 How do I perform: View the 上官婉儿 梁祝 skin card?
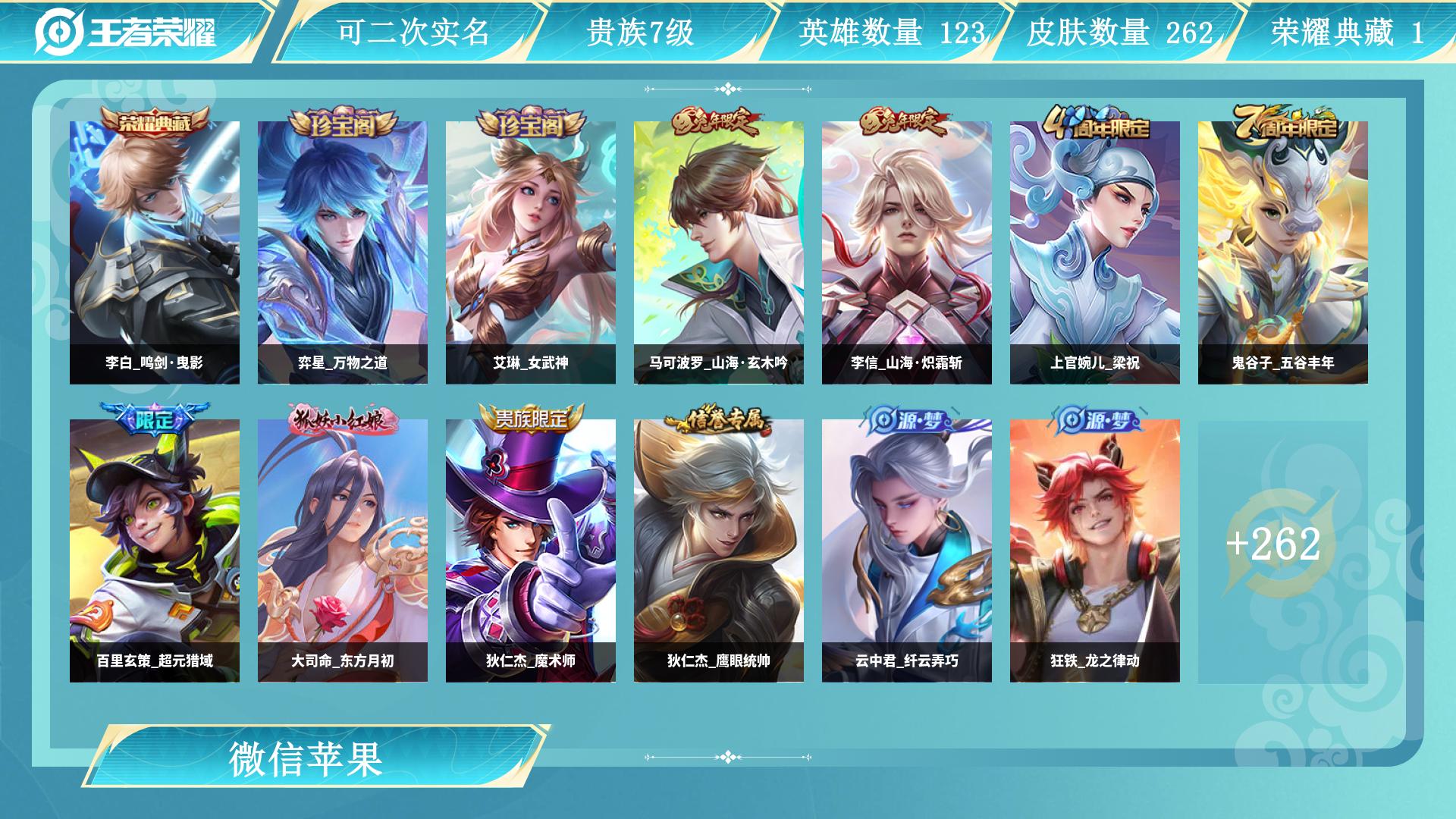pyautogui.click(x=1095, y=253)
